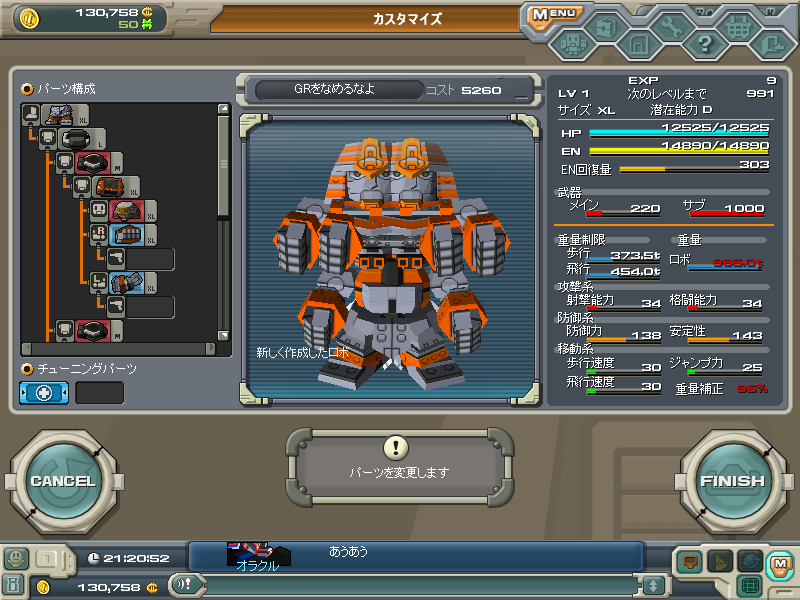Click the exit arrow icon in the menu bar
The height and width of the screenshot is (600, 800).
pyautogui.click(x=771, y=44)
